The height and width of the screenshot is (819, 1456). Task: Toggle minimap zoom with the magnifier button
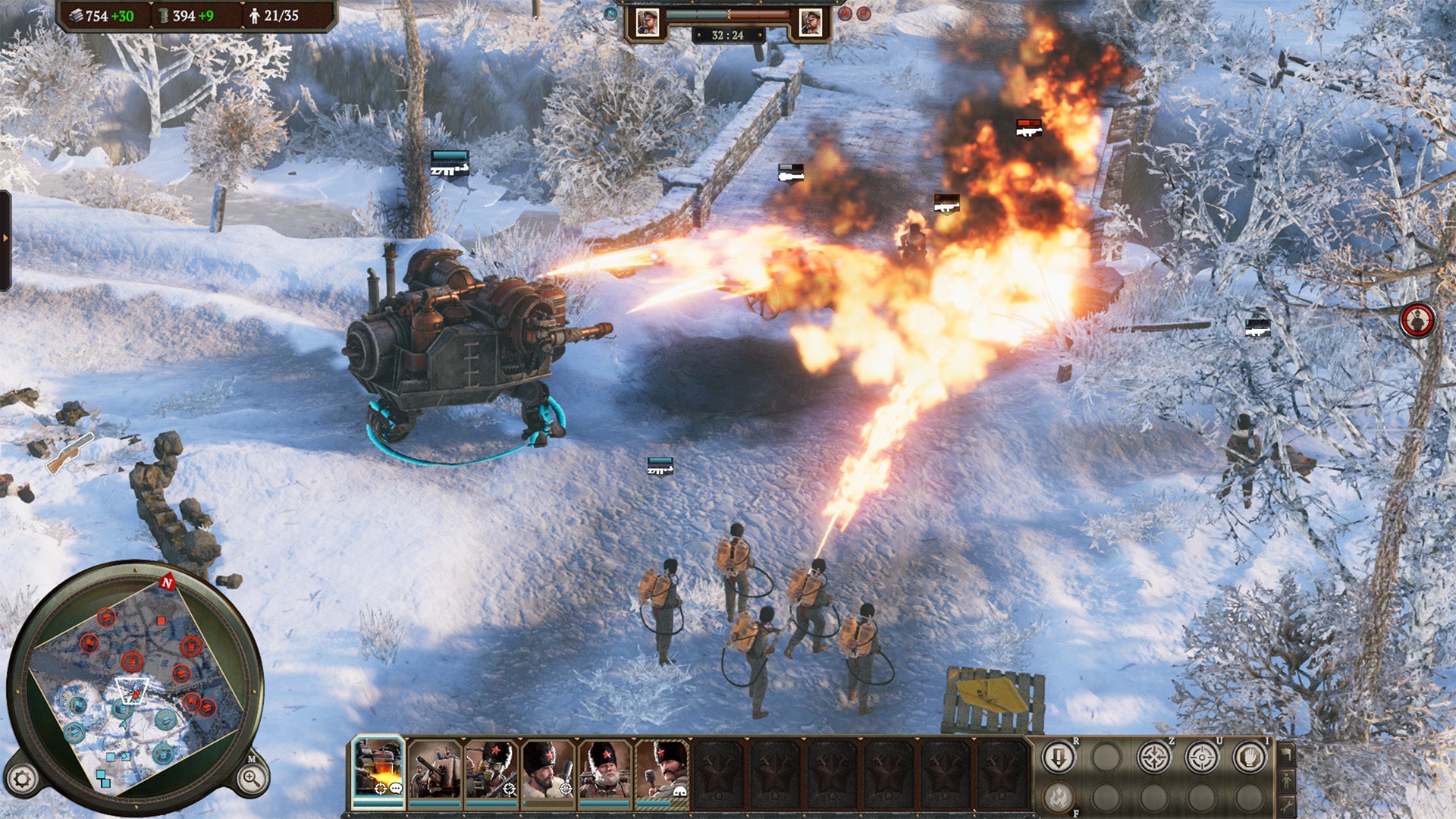[250, 778]
